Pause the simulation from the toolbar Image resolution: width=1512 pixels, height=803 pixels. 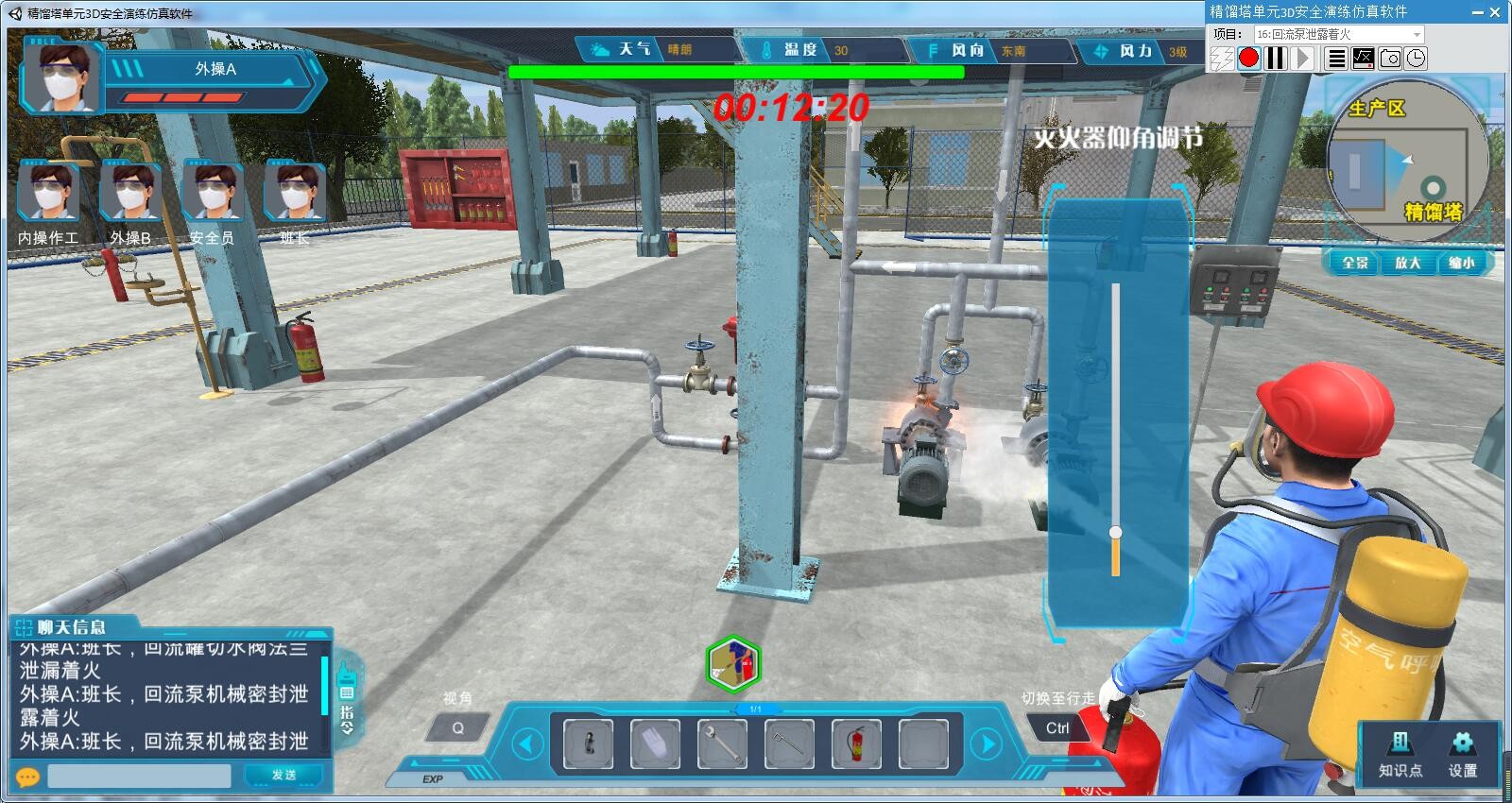pos(1276,59)
